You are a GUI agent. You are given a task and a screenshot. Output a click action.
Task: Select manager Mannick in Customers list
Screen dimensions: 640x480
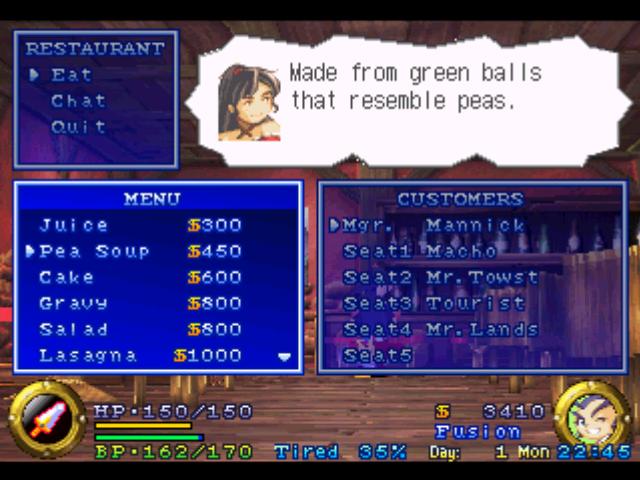pyautogui.click(x=434, y=225)
